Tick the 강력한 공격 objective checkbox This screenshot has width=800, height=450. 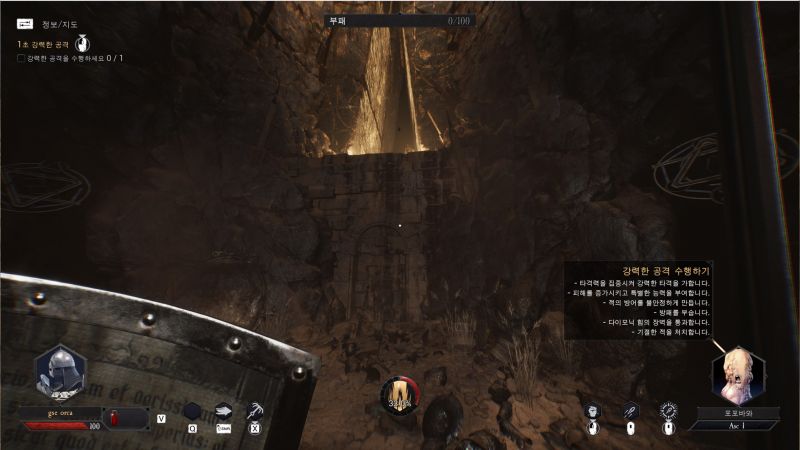pos(21,58)
